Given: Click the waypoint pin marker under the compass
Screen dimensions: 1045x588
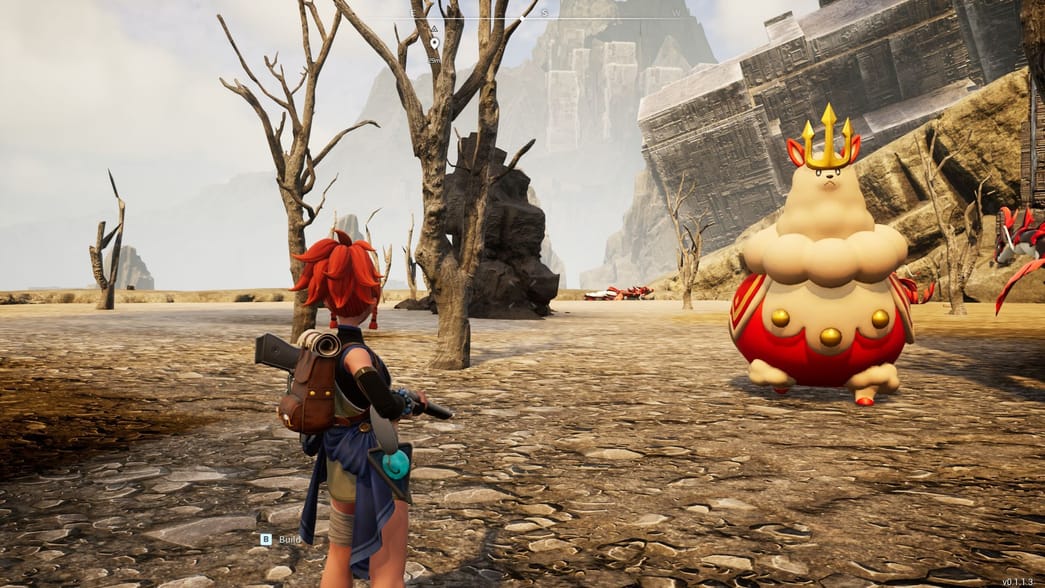Looking at the screenshot, I should pyautogui.click(x=434, y=44).
